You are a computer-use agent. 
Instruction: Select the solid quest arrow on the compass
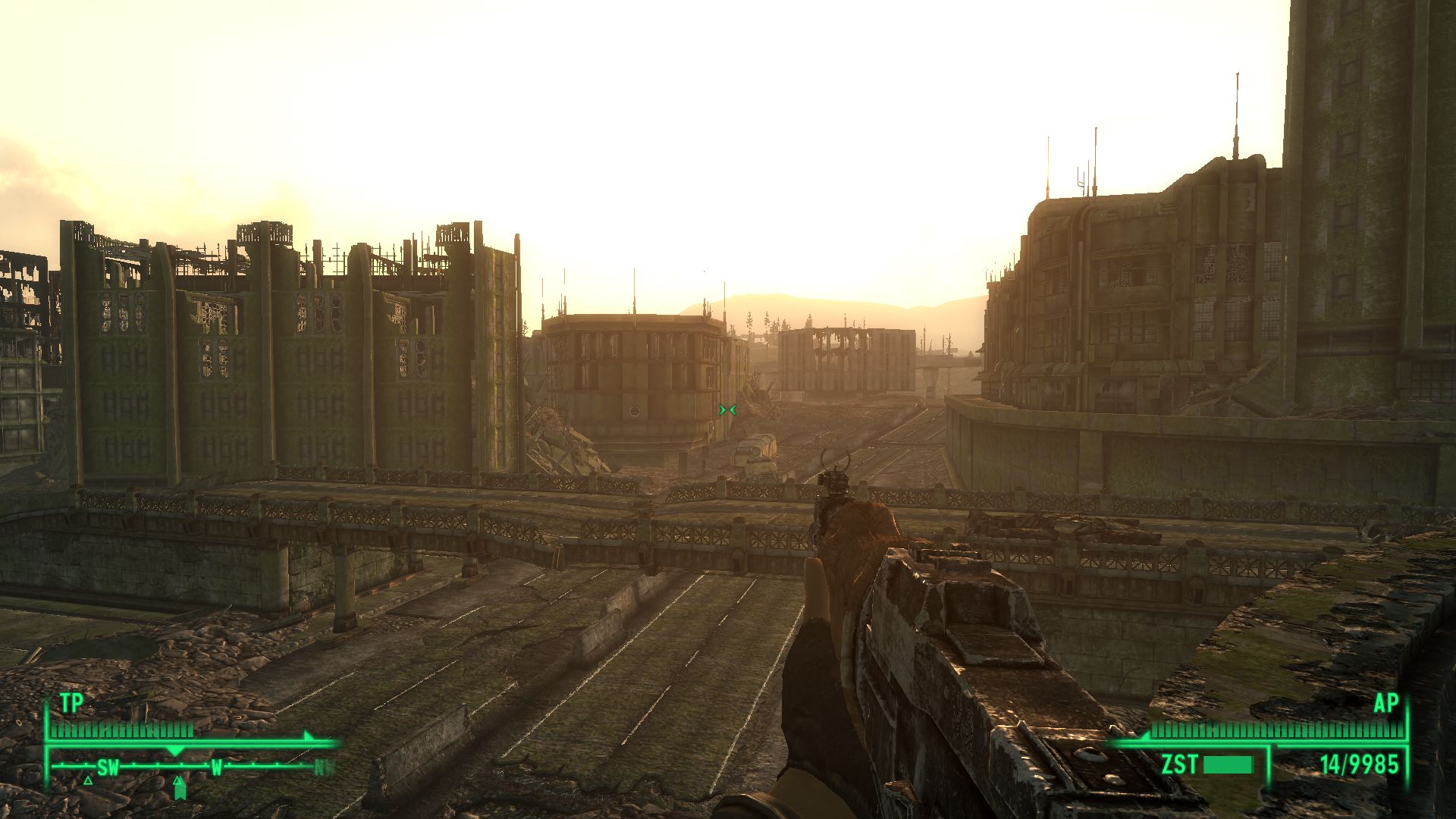pos(180,792)
